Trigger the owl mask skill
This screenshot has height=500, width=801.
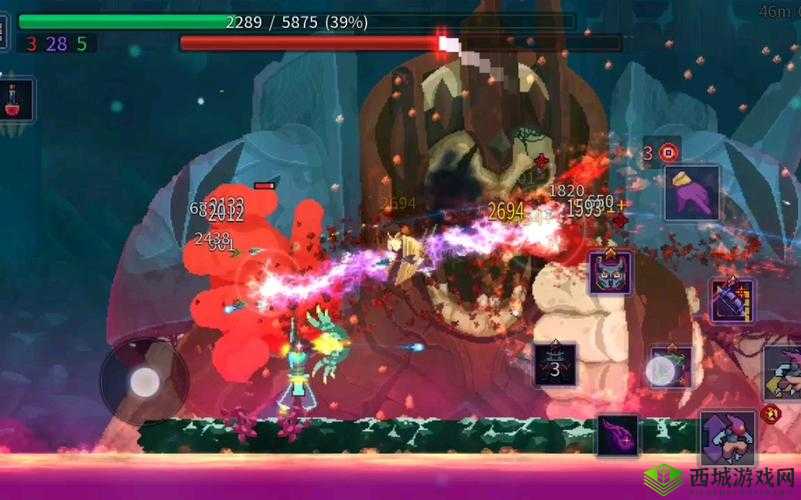coord(610,272)
